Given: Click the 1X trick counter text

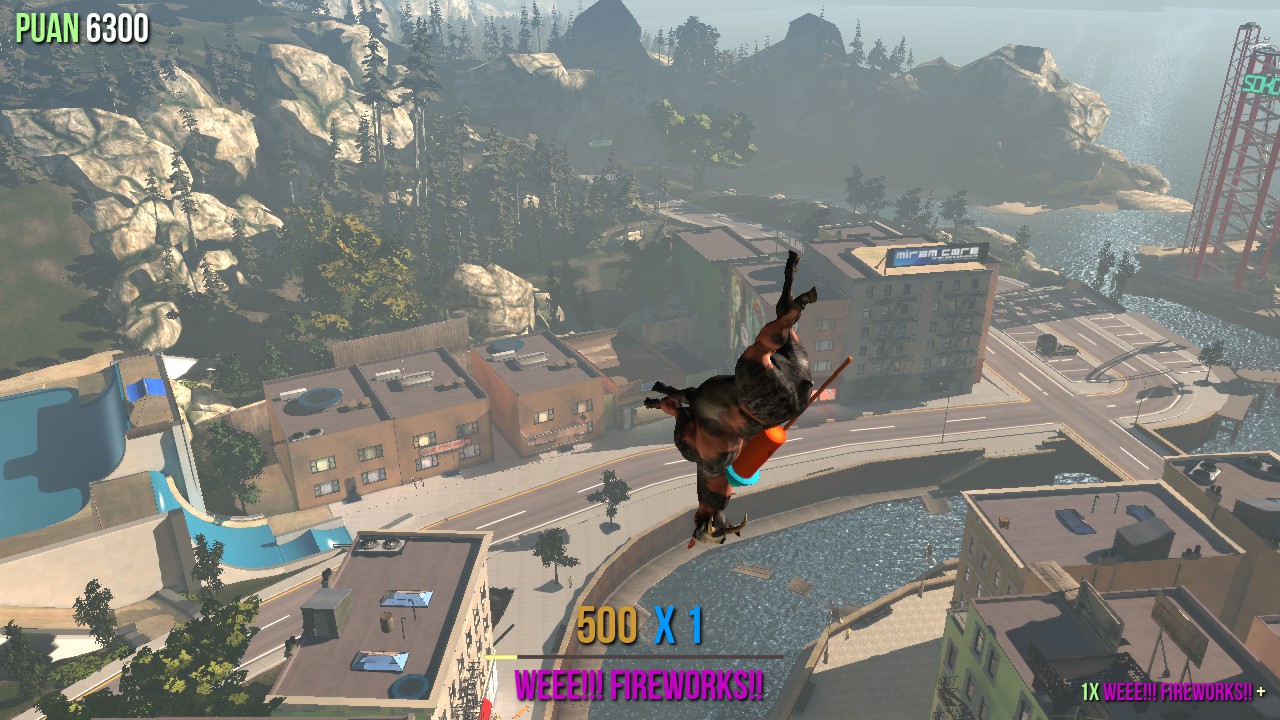Looking at the screenshot, I should [x=1090, y=691].
